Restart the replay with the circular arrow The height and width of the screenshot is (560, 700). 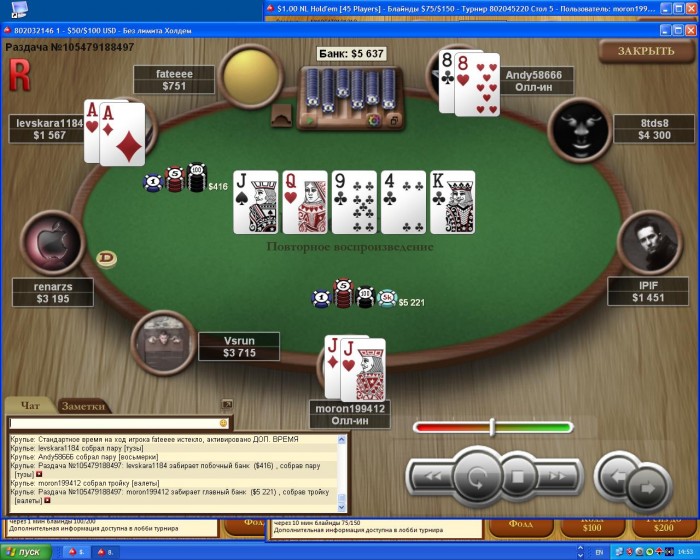point(477,476)
